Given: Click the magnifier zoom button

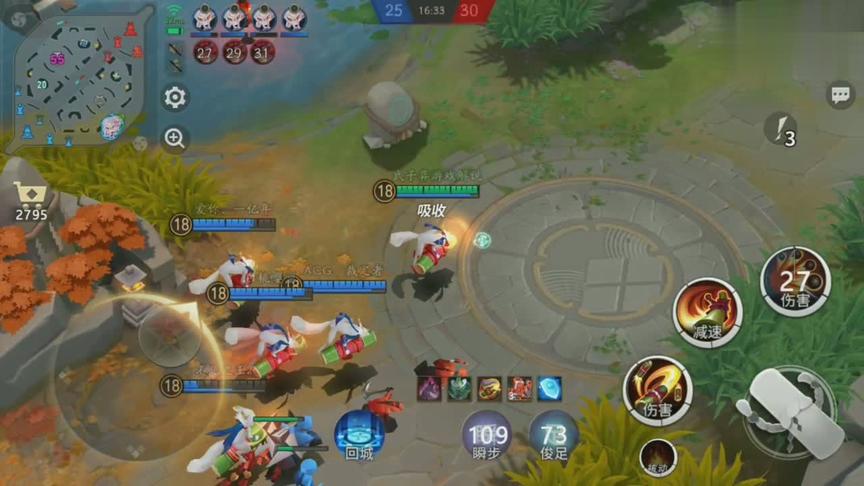Looking at the screenshot, I should (175, 139).
